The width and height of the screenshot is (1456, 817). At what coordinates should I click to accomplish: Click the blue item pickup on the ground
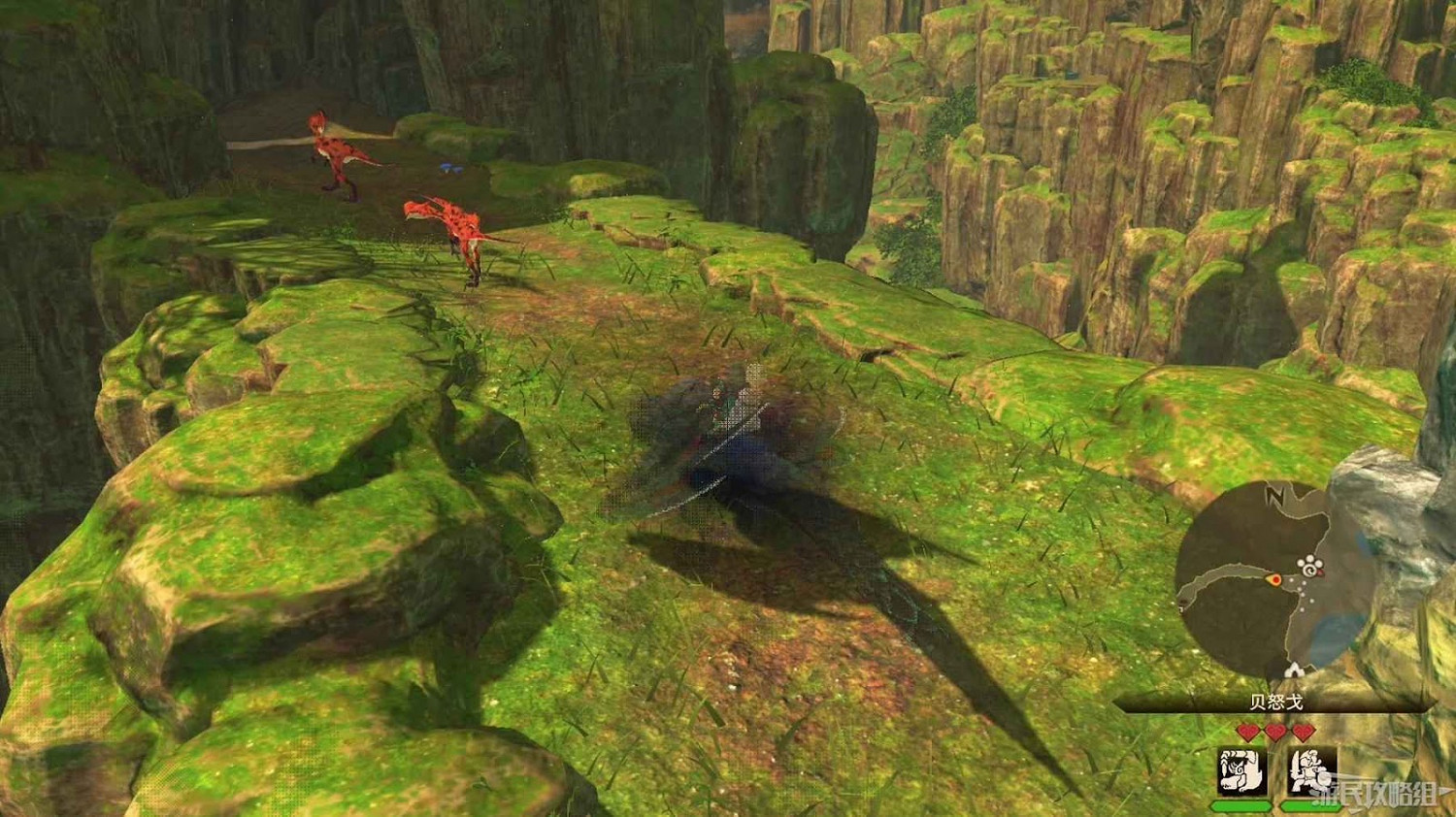point(449,167)
